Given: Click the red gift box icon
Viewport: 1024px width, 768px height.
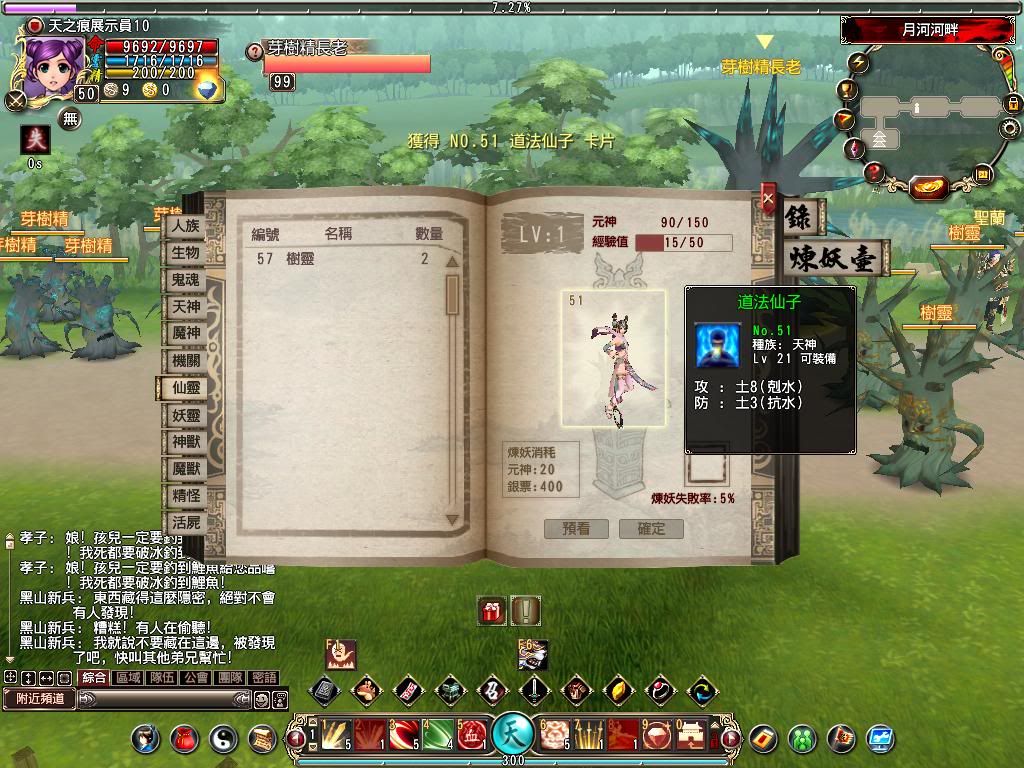Looking at the screenshot, I should click(x=492, y=610).
